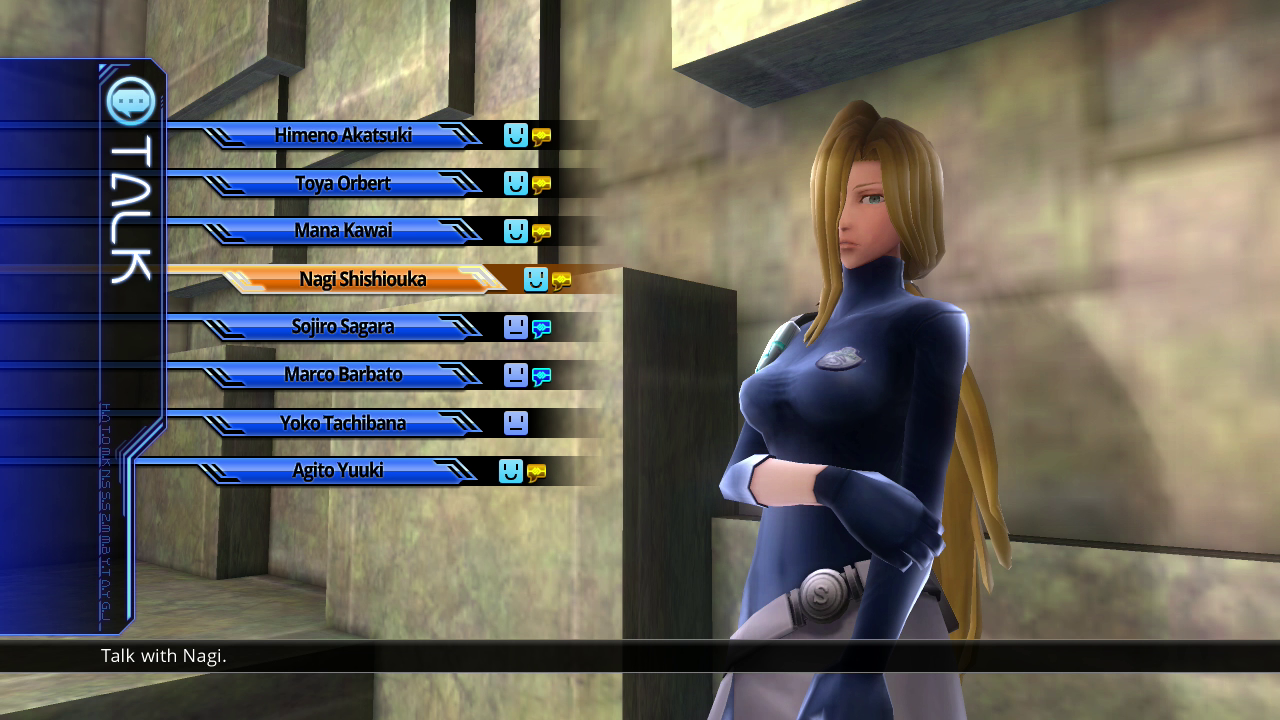Viewport: 1280px width, 720px height.
Task: Talk with Mana Kawai
Action: point(343,231)
